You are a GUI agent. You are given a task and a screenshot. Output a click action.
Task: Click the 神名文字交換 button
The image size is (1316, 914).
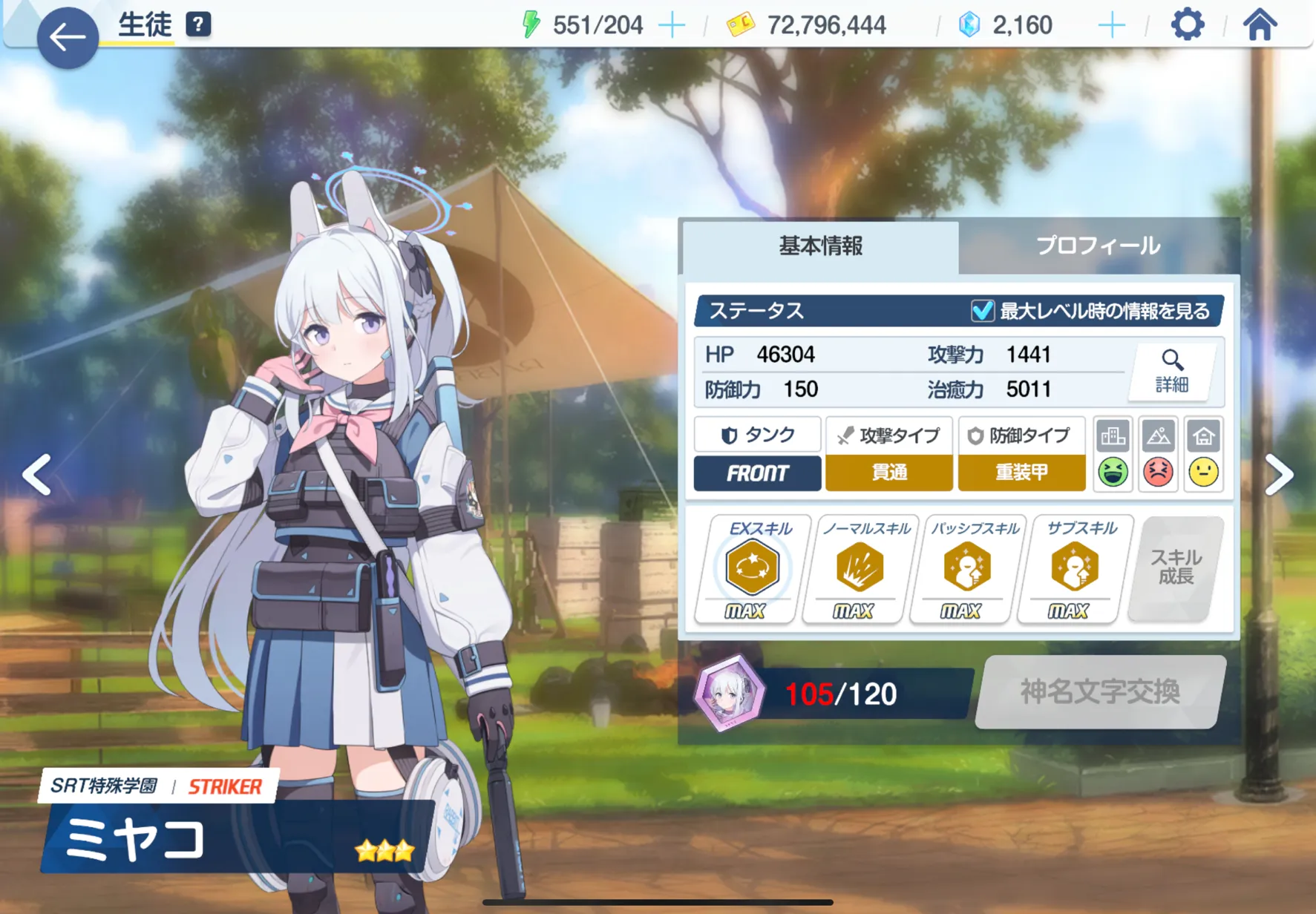point(1099,691)
